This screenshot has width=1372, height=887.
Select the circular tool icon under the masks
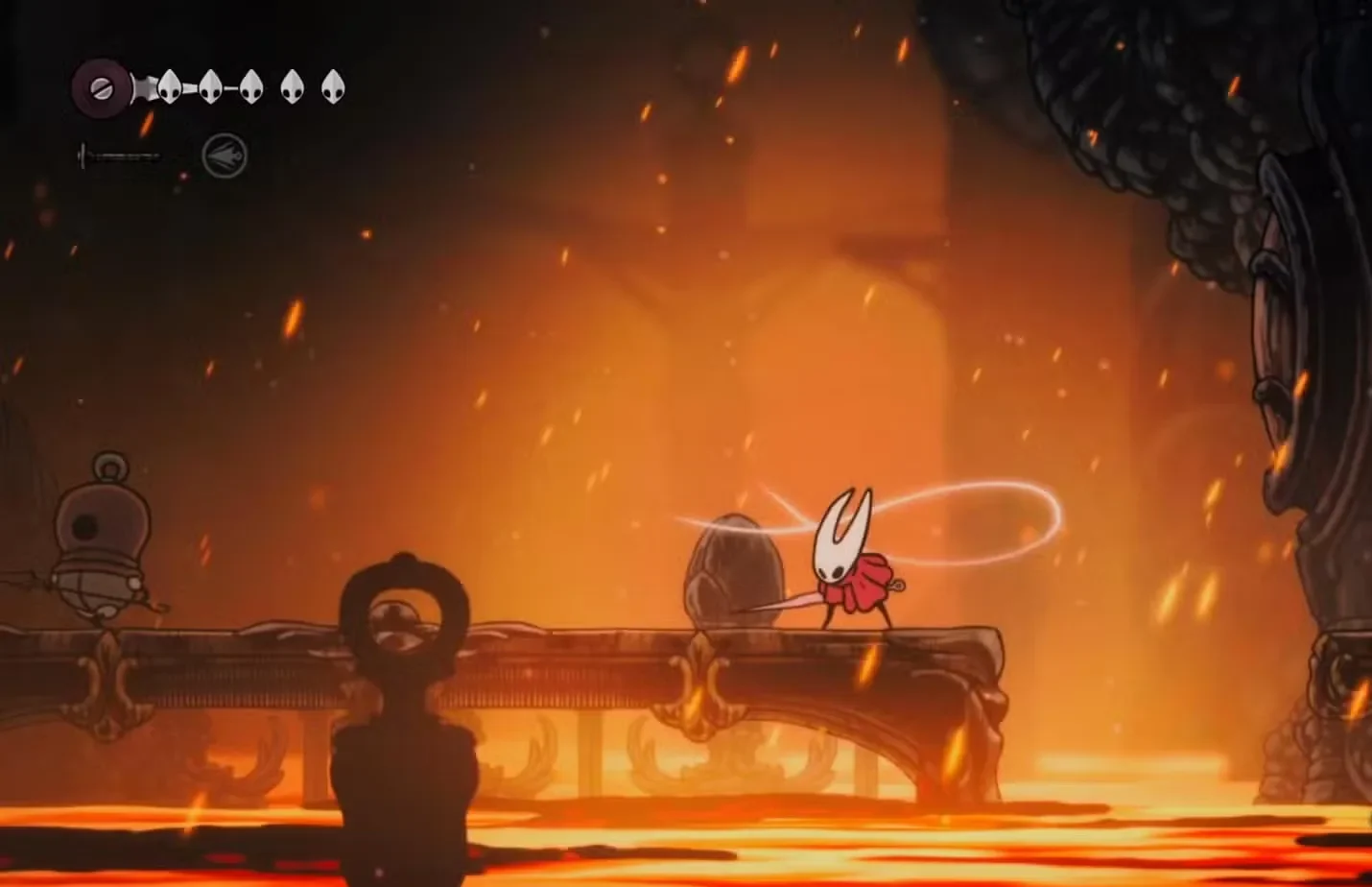[225, 156]
